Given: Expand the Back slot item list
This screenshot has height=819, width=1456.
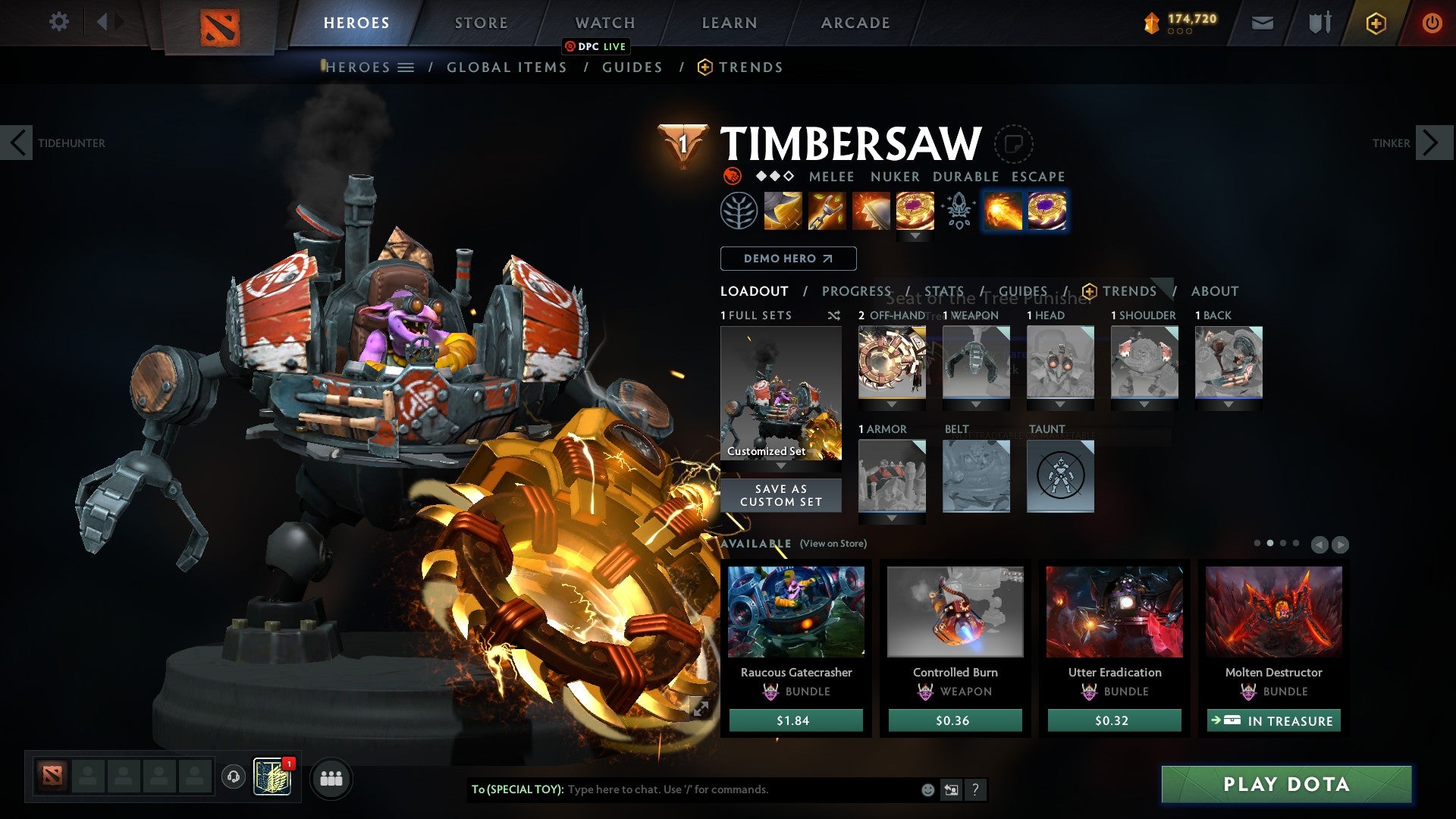Looking at the screenshot, I should click(x=1228, y=404).
